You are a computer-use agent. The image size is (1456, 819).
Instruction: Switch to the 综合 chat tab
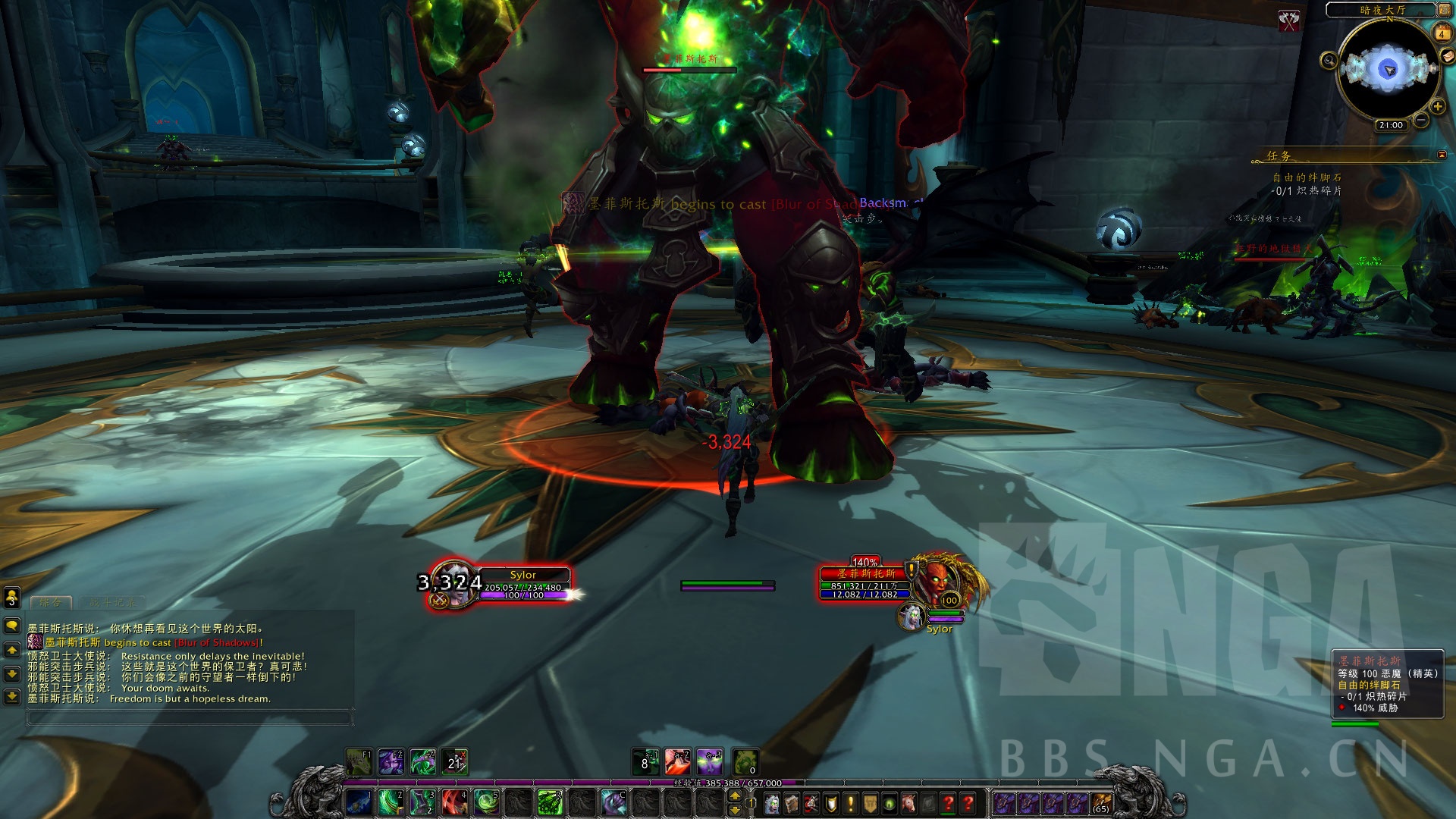pyautogui.click(x=51, y=602)
